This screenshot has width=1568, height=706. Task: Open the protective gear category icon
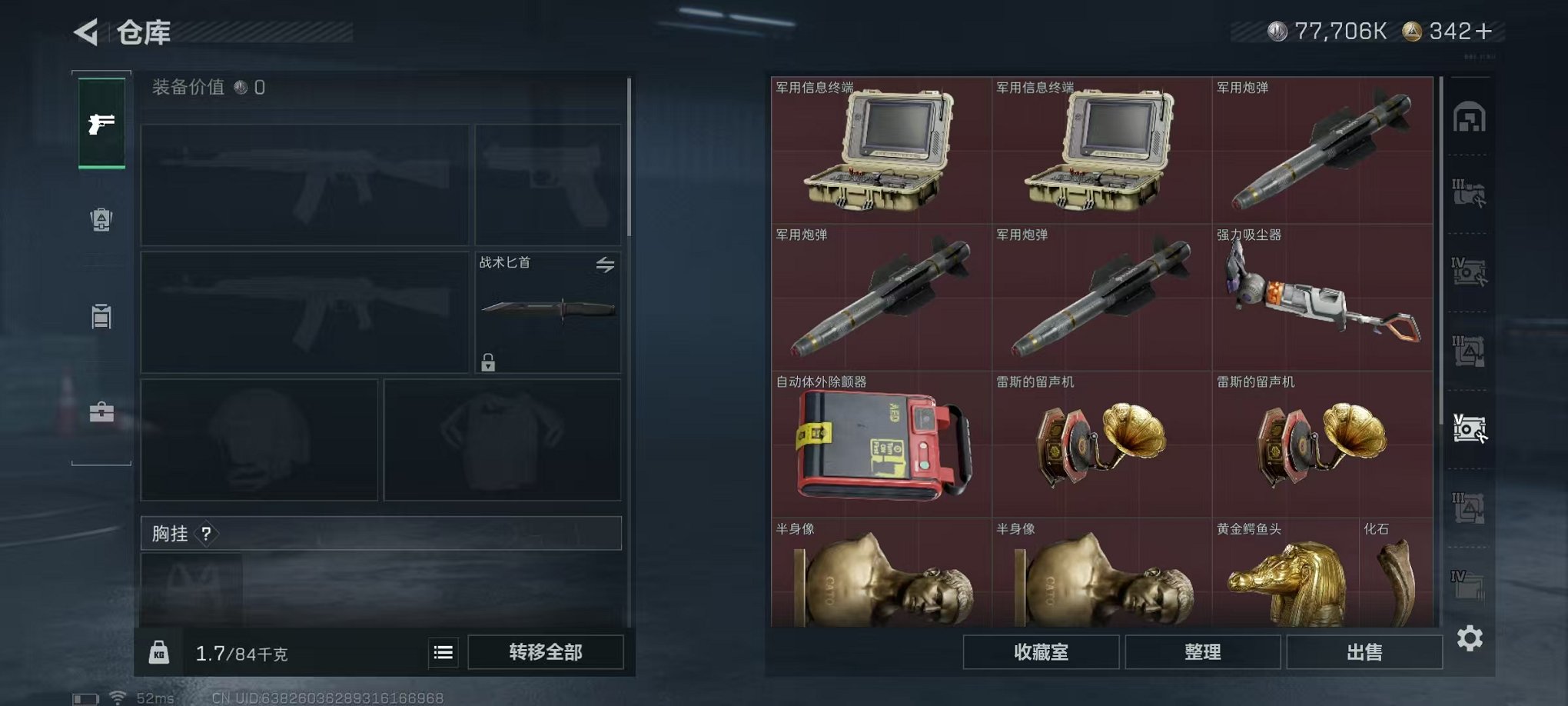click(x=102, y=221)
